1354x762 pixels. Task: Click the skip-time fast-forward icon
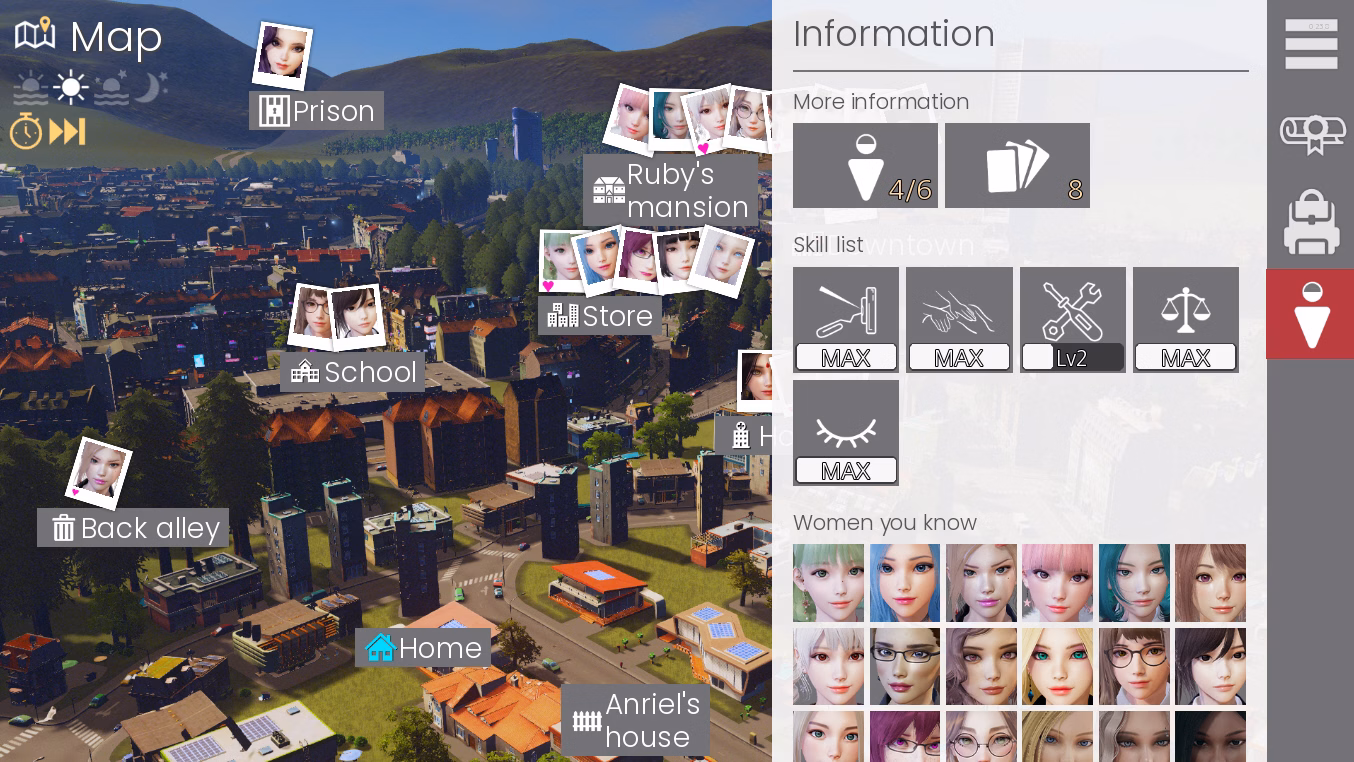click(x=68, y=131)
